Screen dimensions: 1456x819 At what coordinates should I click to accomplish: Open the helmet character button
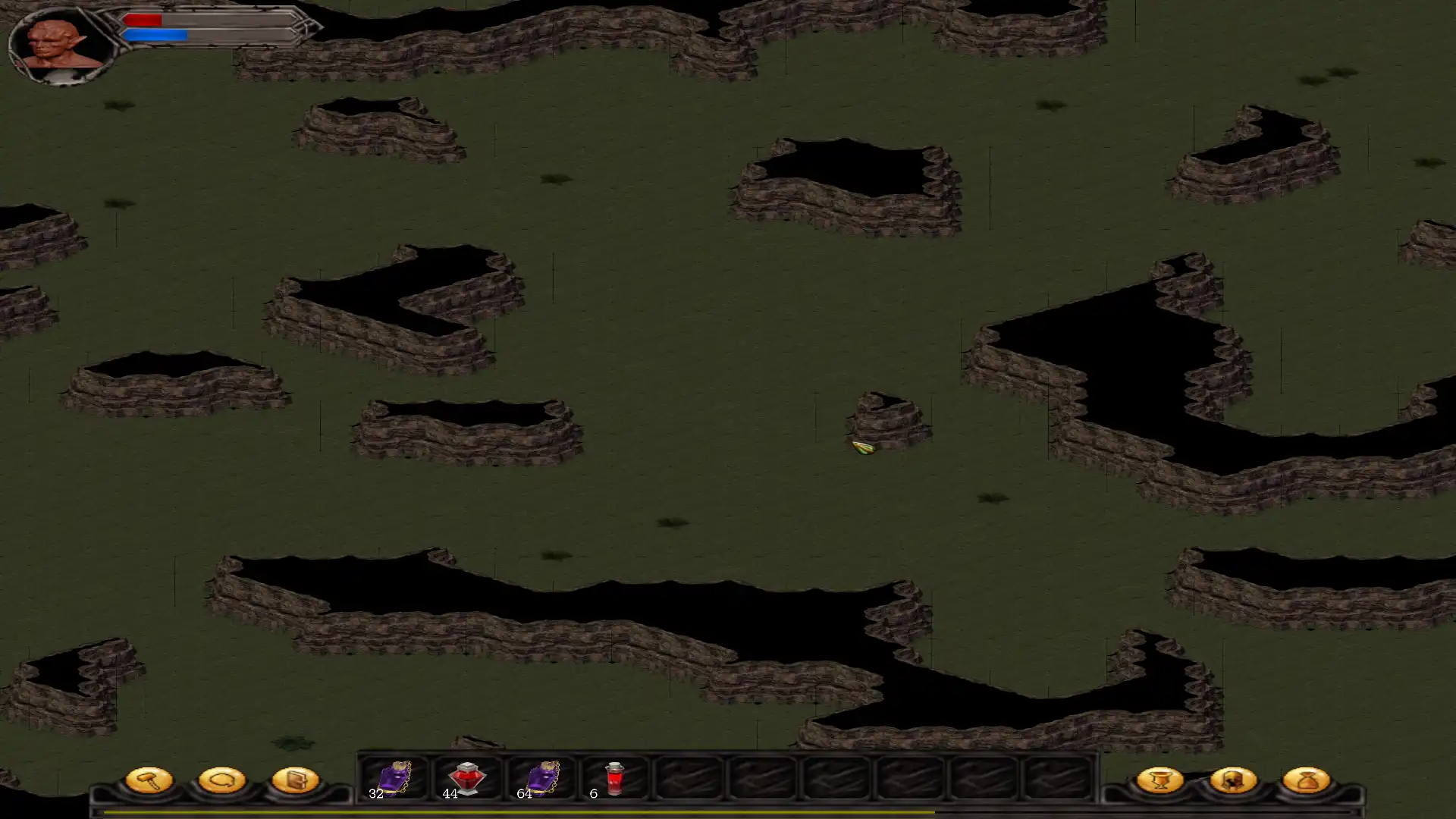tap(1233, 780)
